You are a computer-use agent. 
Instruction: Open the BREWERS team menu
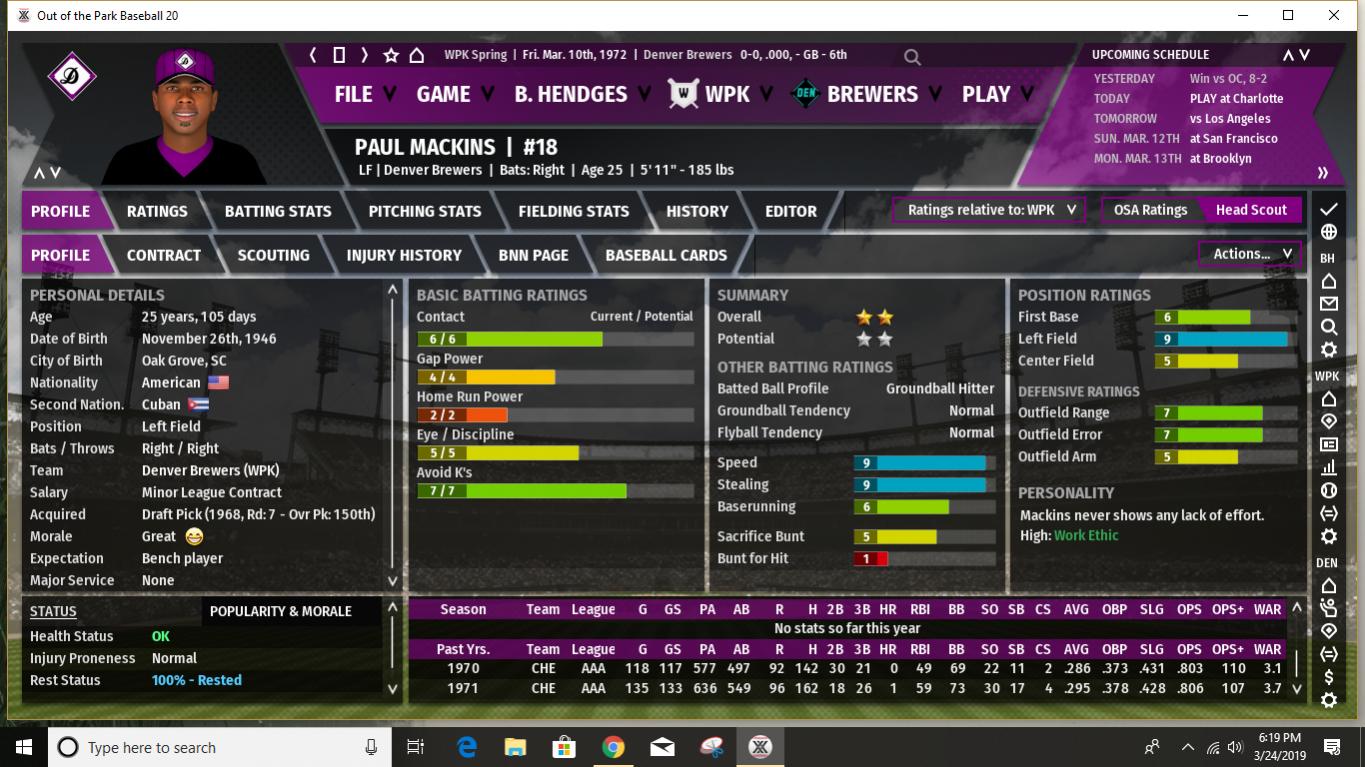pos(872,94)
